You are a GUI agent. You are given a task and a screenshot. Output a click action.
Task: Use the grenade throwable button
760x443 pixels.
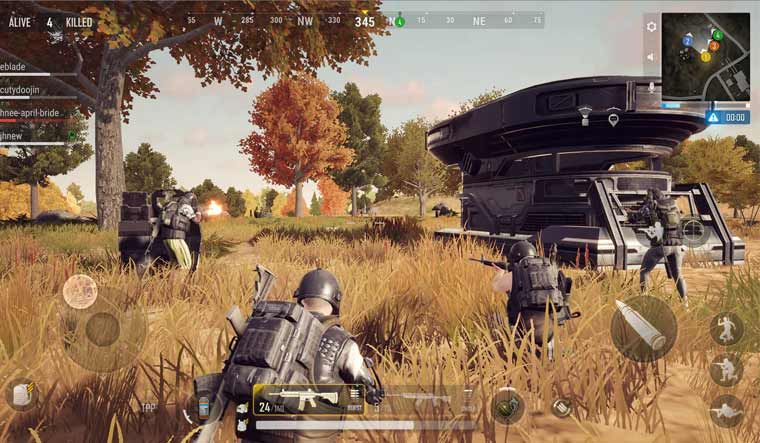point(507,405)
